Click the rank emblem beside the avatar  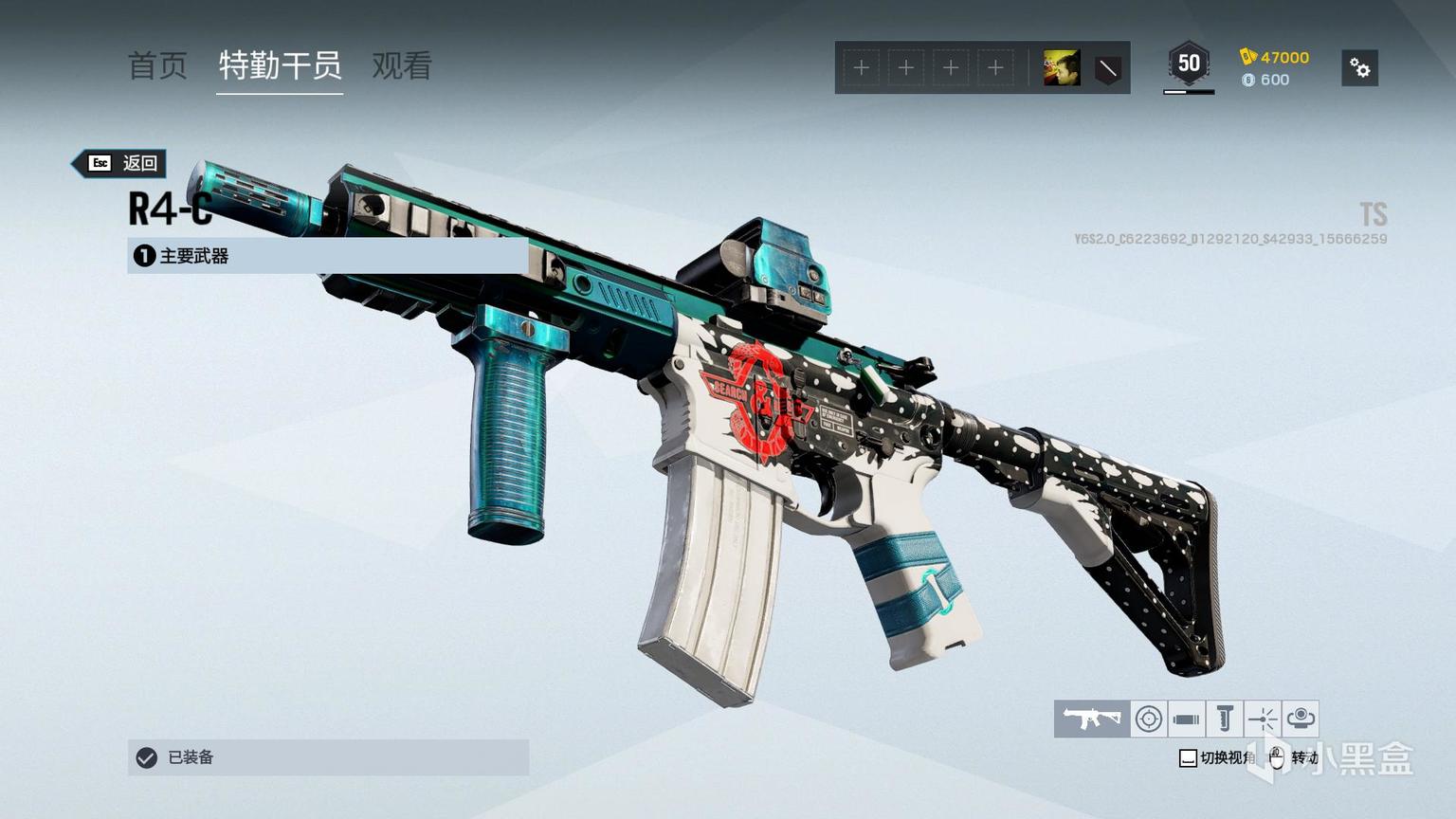[1107, 68]
